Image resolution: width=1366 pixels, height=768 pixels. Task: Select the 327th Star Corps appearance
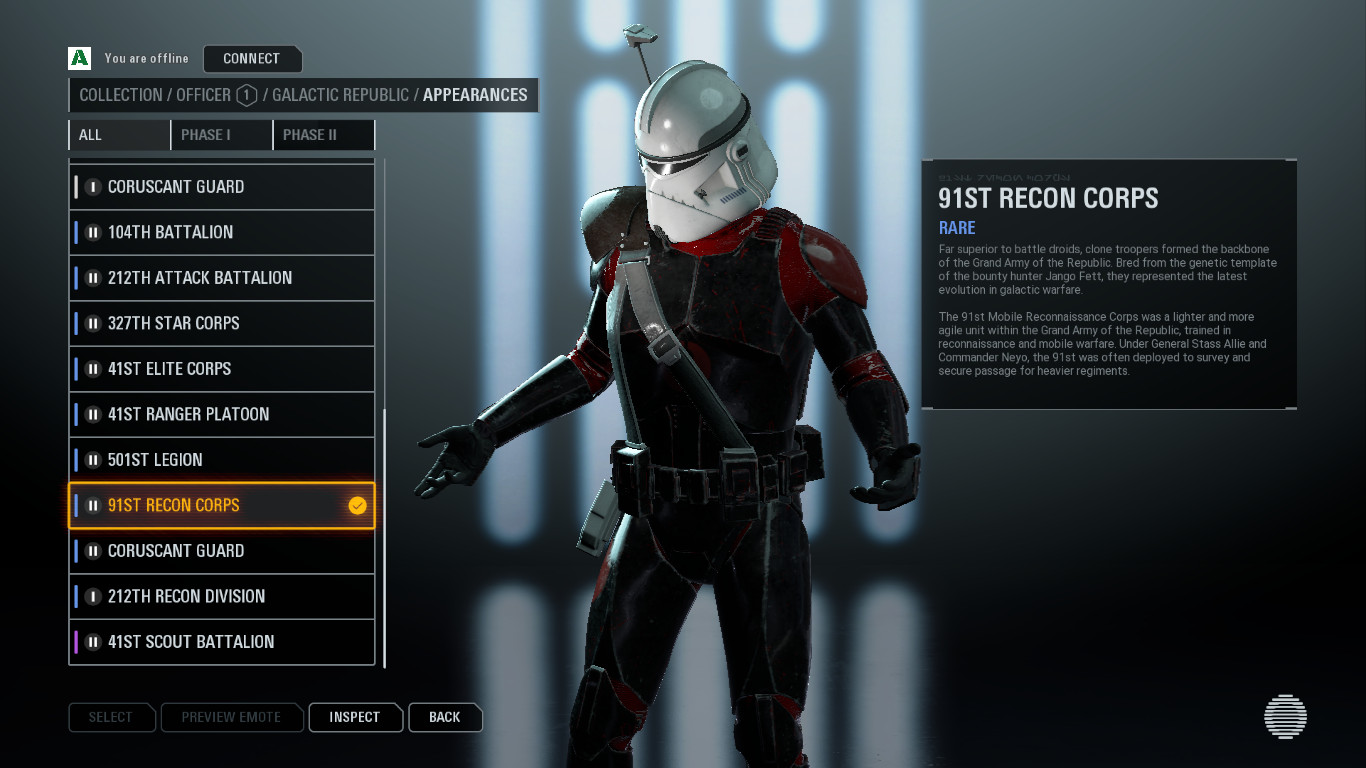[200, 323]
